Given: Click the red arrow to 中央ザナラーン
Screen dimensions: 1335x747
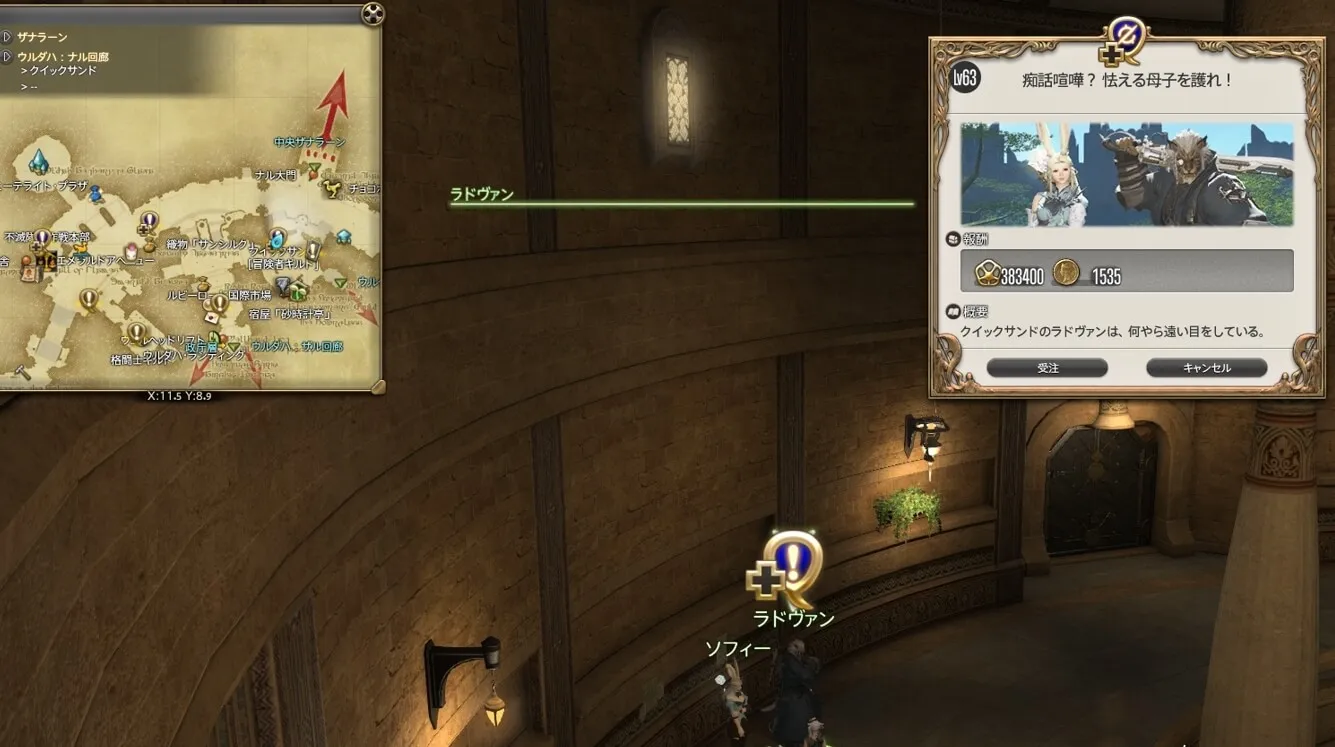Looking at the screenshot, I should tap(332, 105).
